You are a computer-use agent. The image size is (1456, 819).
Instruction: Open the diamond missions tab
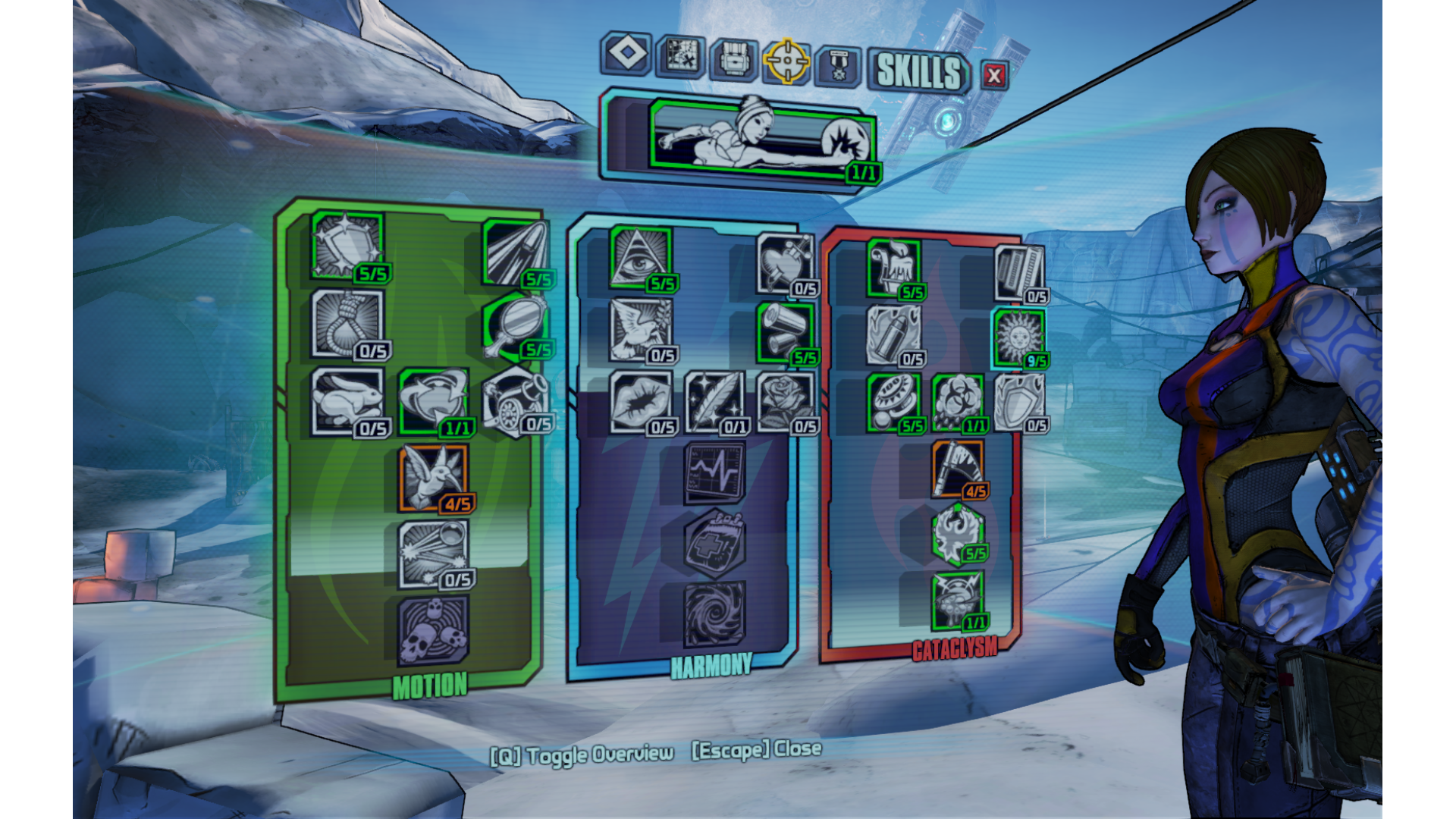(626, 54)
